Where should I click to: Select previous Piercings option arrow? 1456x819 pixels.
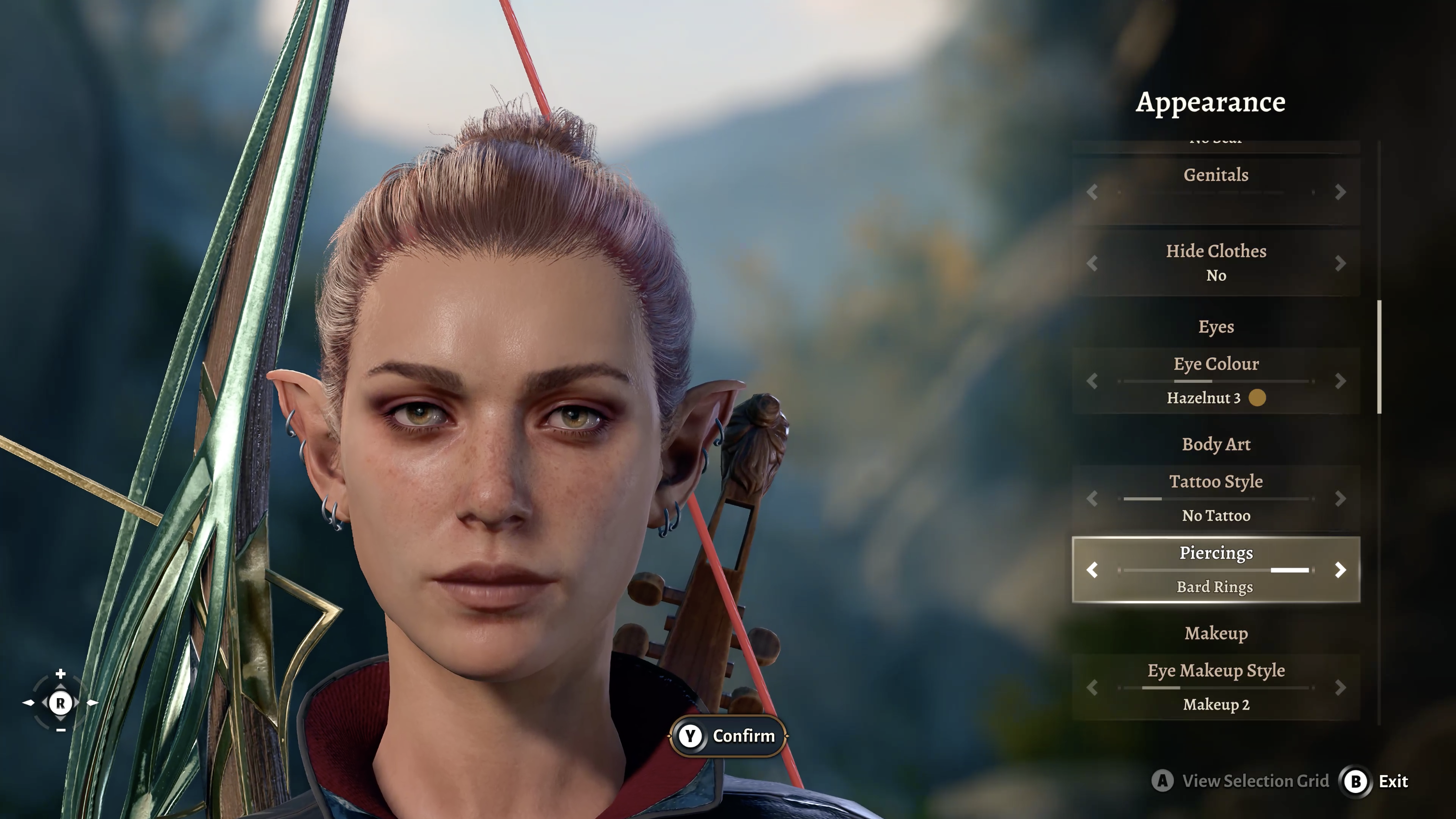(1092, 570)
